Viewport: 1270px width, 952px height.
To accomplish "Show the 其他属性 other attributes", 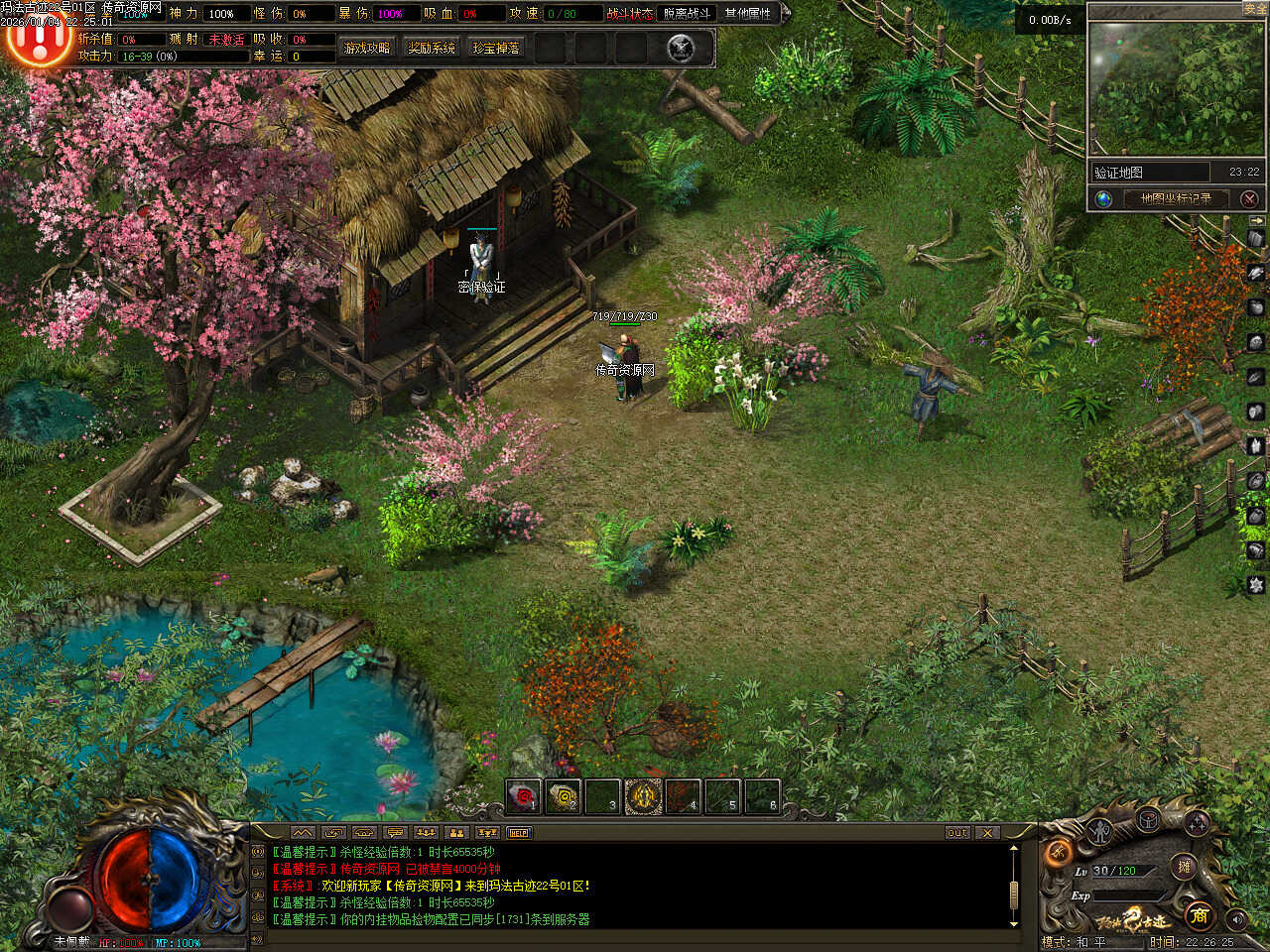I will [747, 14].
